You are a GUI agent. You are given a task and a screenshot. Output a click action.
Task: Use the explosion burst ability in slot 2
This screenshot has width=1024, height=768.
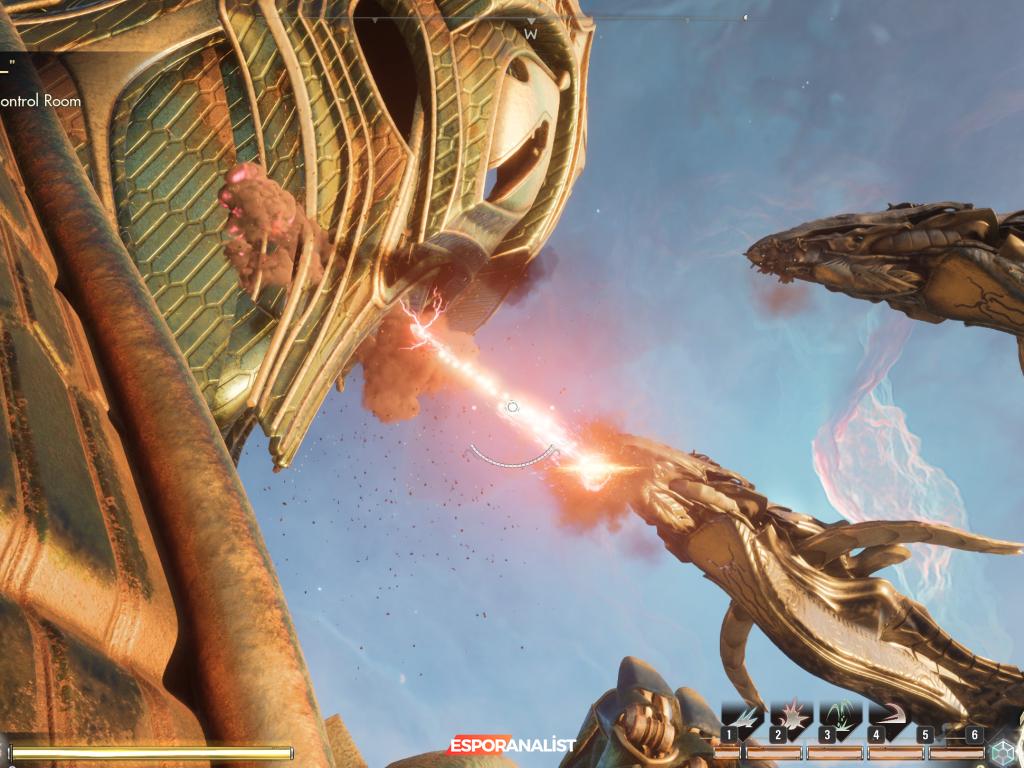792,718
